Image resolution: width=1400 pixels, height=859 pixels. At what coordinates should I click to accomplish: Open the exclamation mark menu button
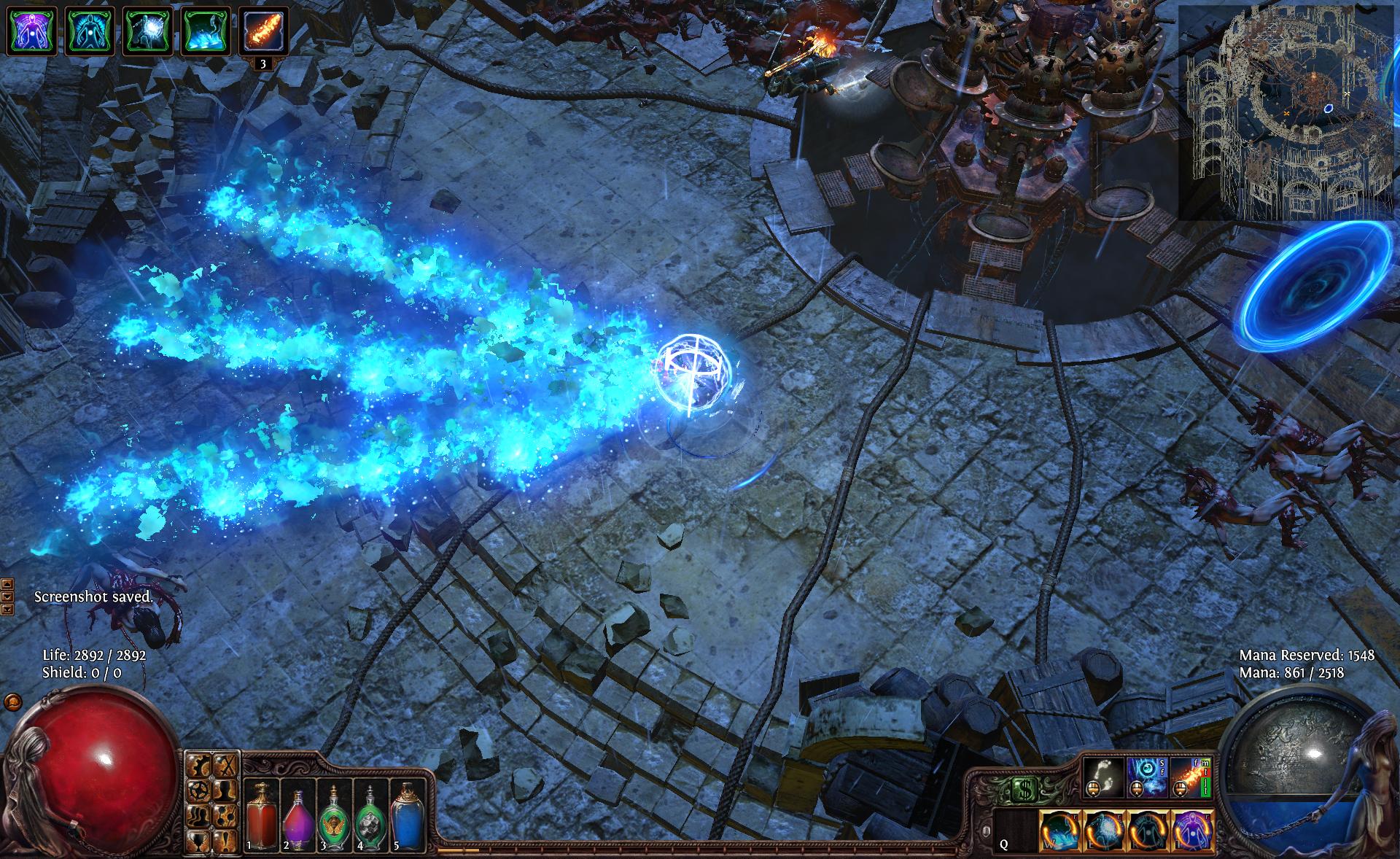pos(226,840)
